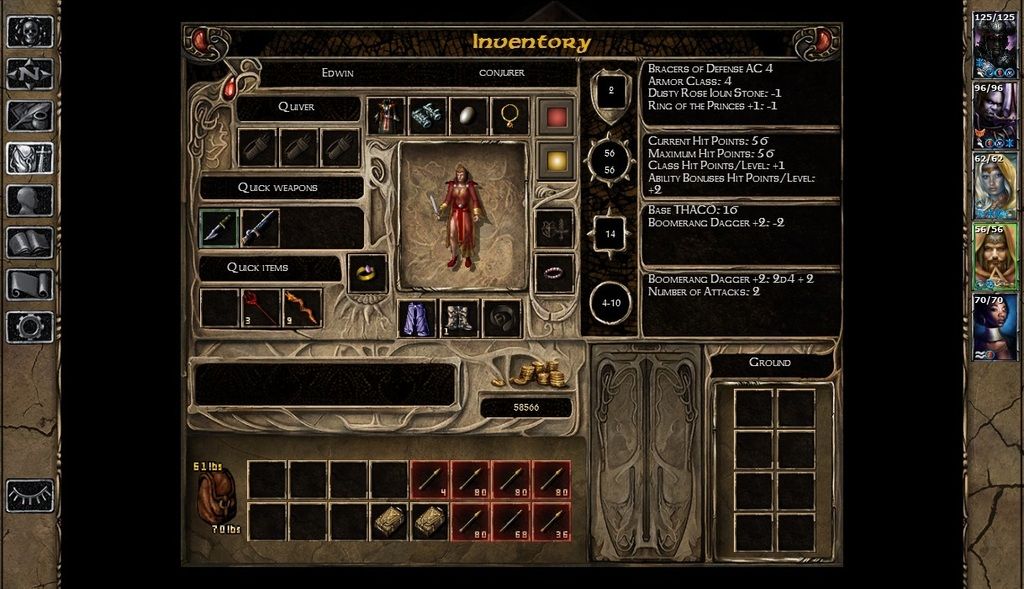Click the yellow minor colour swatch

coord(554,160)
